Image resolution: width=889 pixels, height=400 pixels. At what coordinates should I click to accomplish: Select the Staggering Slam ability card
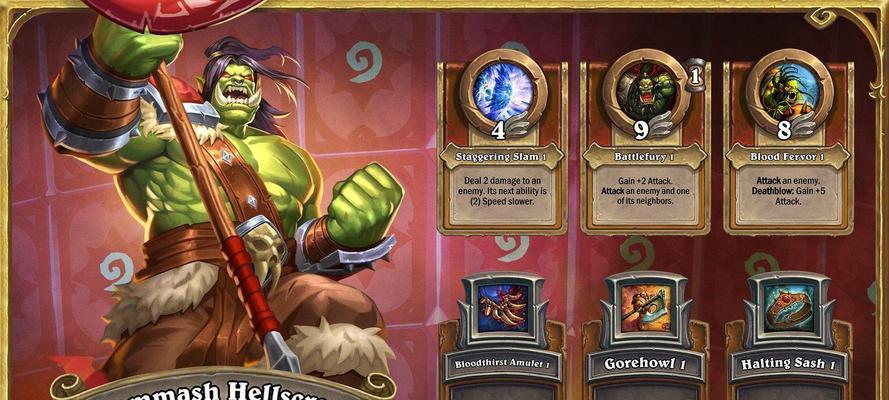coord(502,145)
